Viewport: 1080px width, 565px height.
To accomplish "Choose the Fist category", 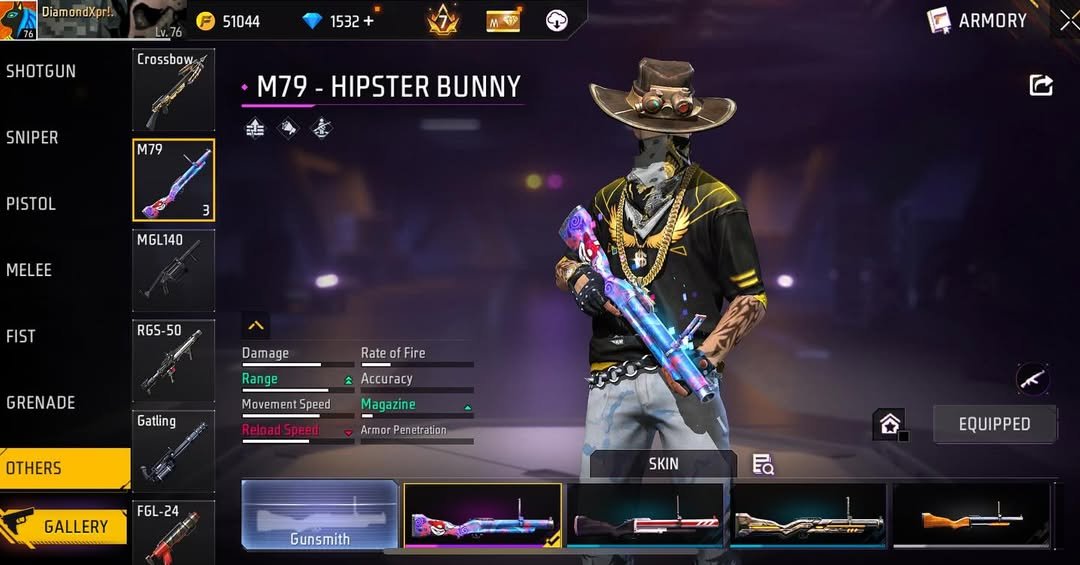I will pyautogui.click(x=21, y=336).
